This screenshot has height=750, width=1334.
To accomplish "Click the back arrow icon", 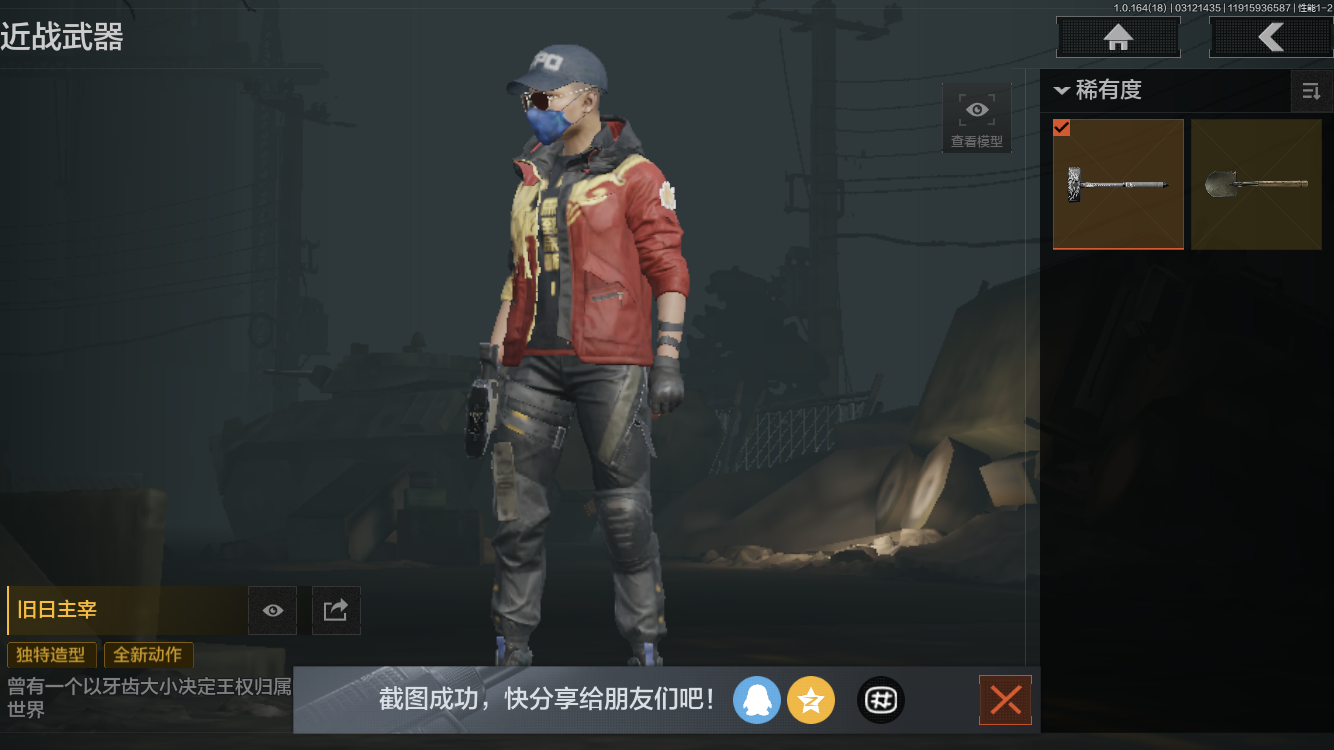I will point(1271,37).
